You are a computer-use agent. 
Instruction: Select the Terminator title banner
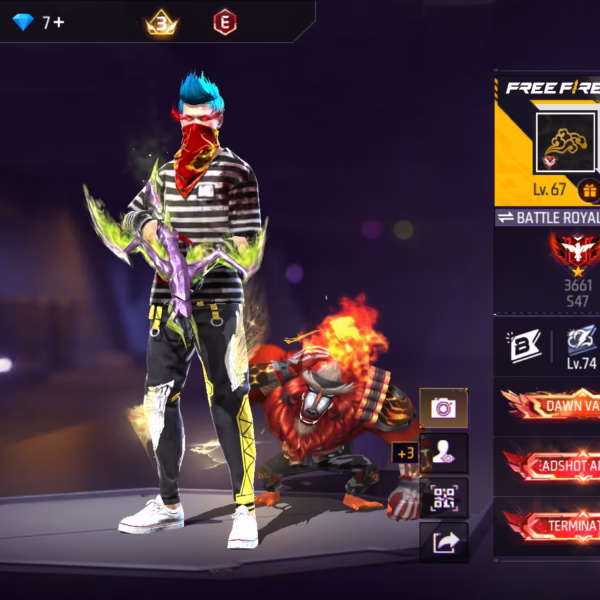tap(550, 525)
